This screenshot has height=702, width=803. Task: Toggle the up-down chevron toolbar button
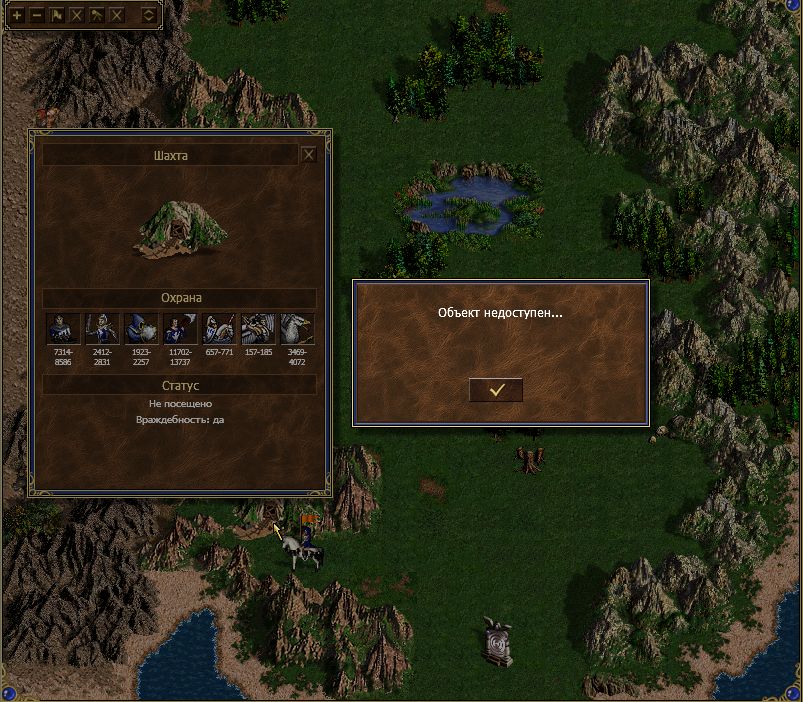click(x=148, y=15)
